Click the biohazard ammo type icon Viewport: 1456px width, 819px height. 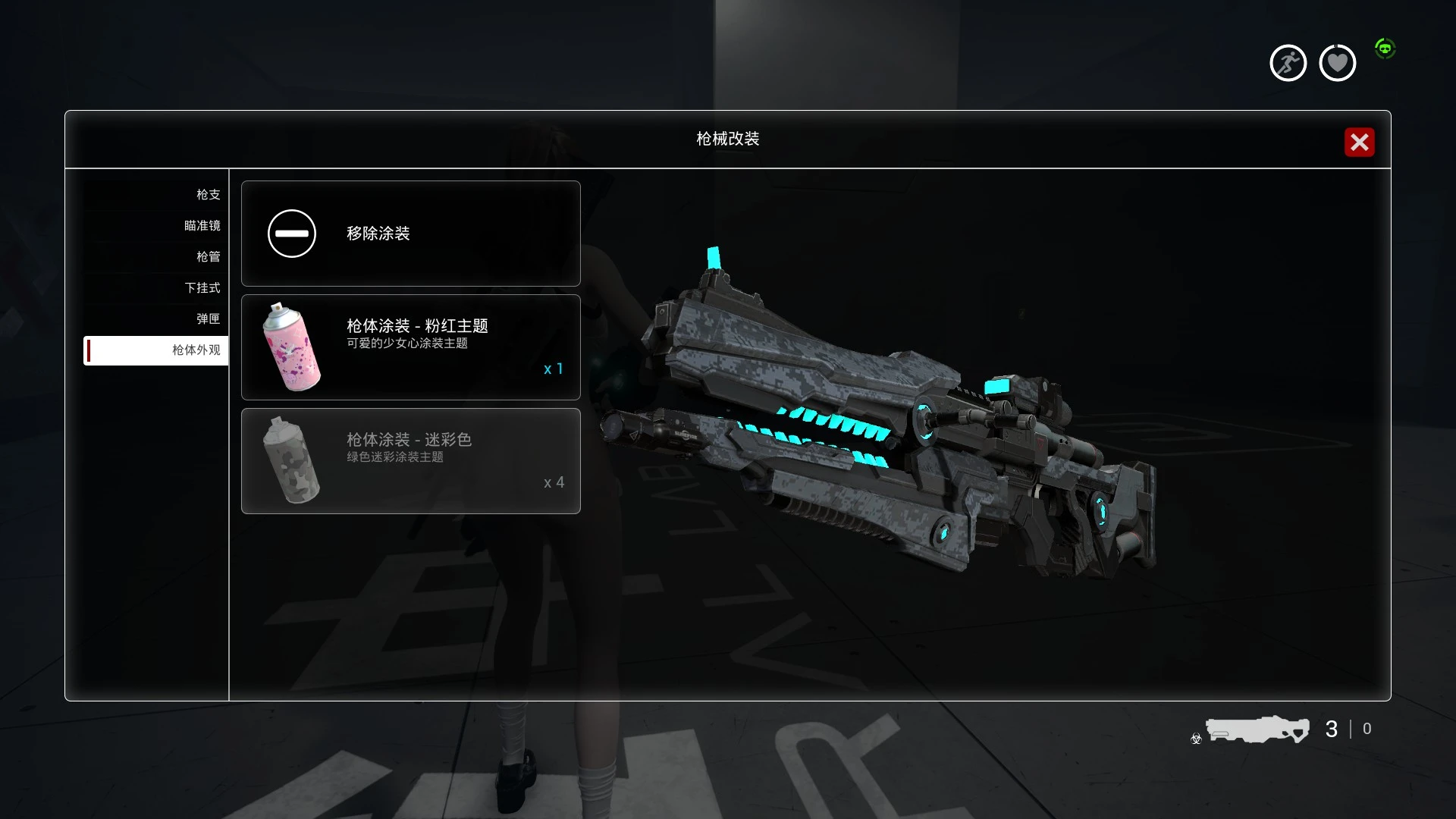coord(1195,739)
